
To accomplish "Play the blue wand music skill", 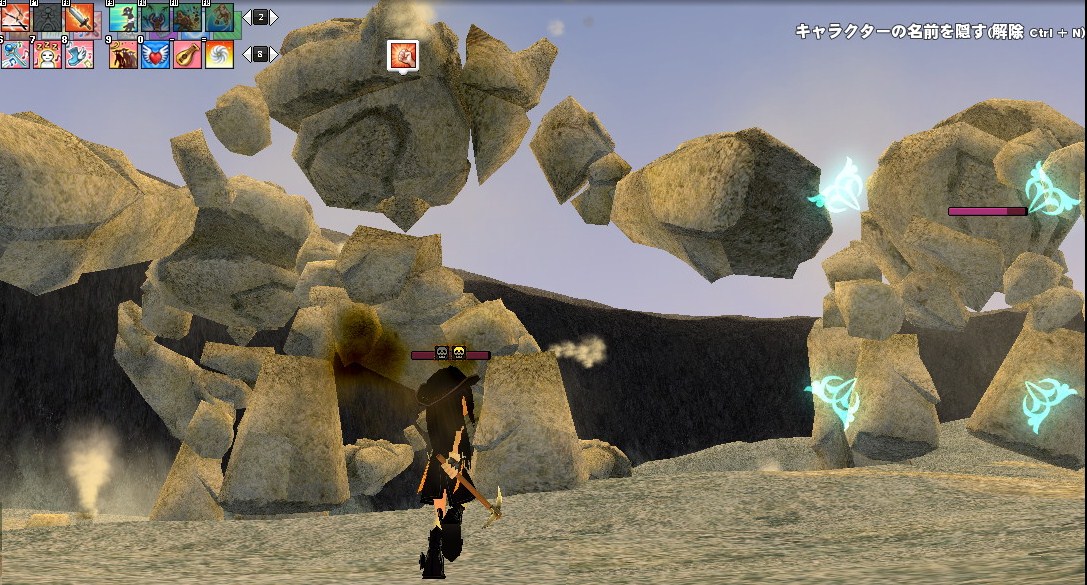I will pyautogui.click(x=15, y=54).
